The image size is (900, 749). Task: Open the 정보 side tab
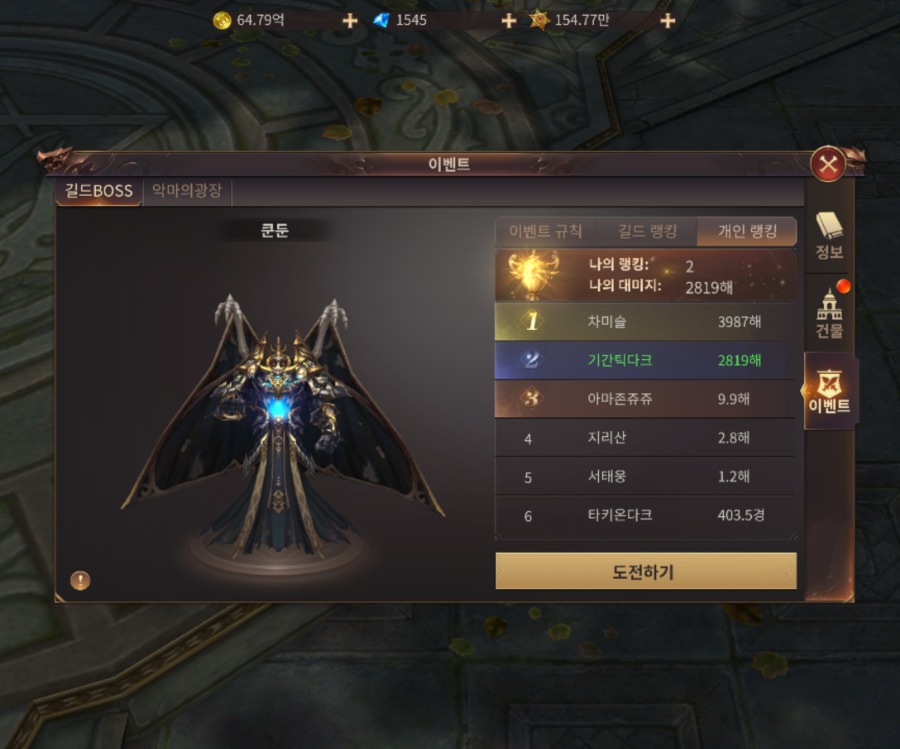point(829,236)
